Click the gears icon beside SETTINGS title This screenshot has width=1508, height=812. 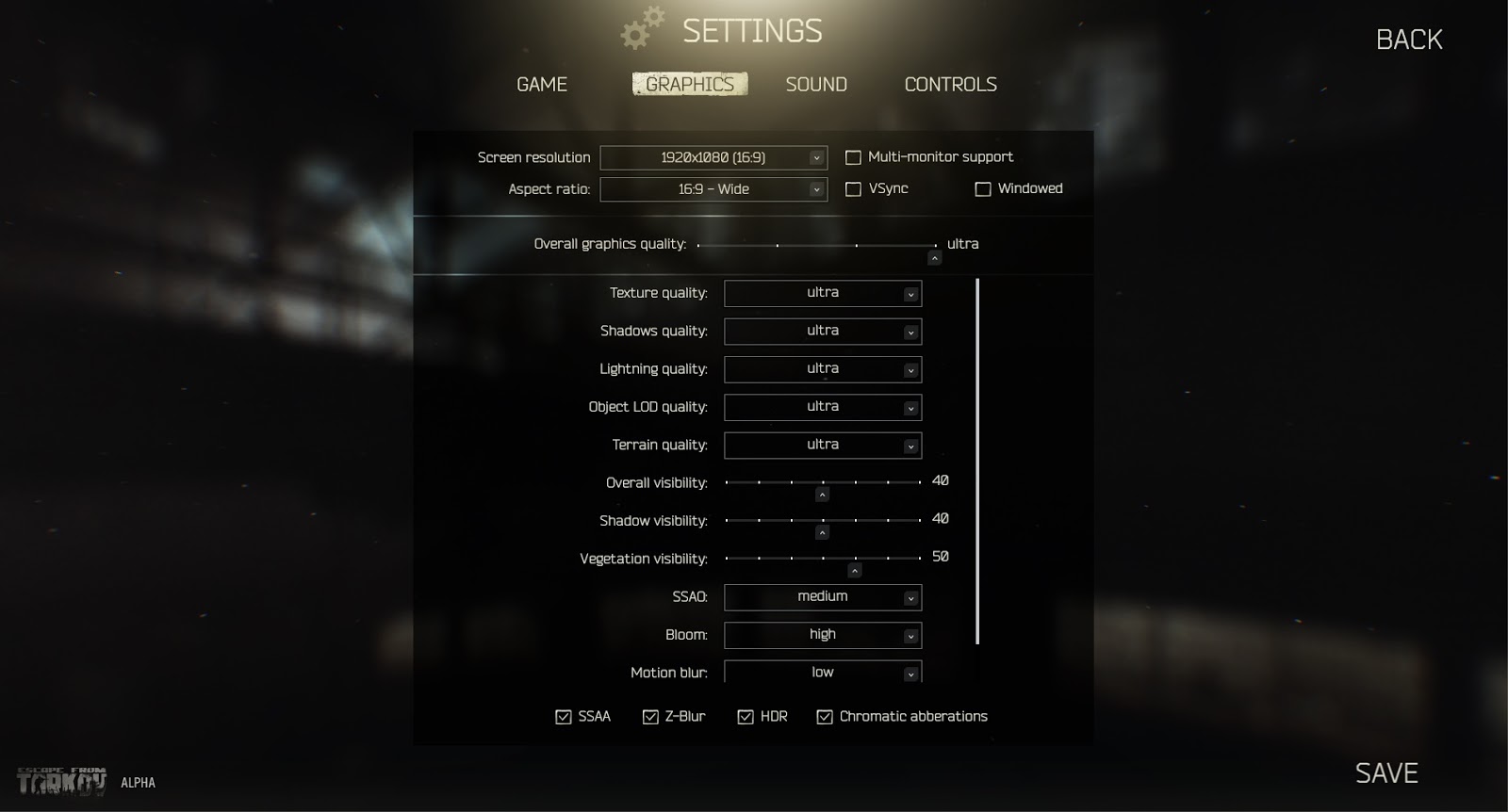pyautogui.click(x=642, y=29)
